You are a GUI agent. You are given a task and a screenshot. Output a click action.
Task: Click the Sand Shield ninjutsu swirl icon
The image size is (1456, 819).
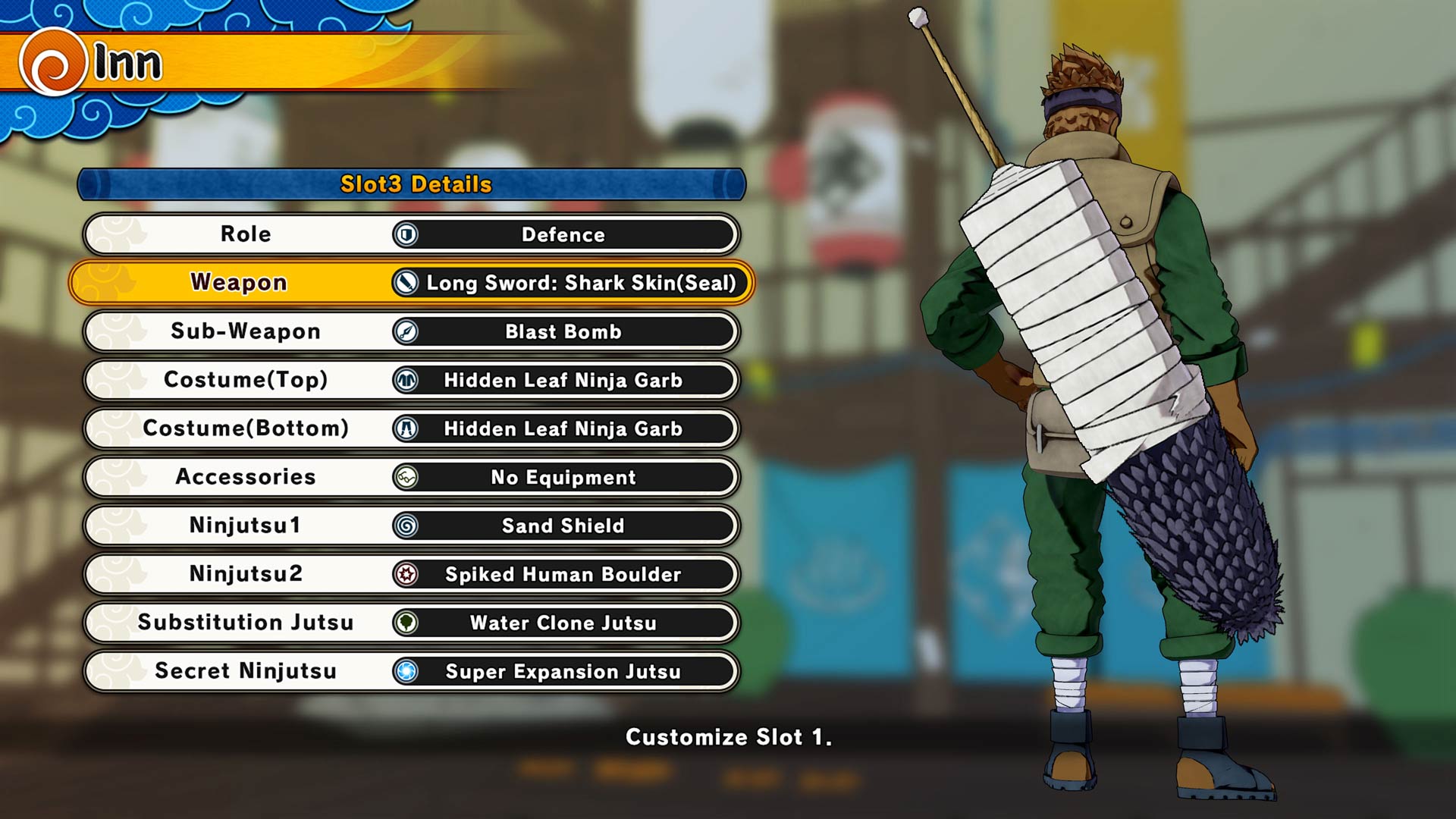pyautogui.click(x=406, y=526)
